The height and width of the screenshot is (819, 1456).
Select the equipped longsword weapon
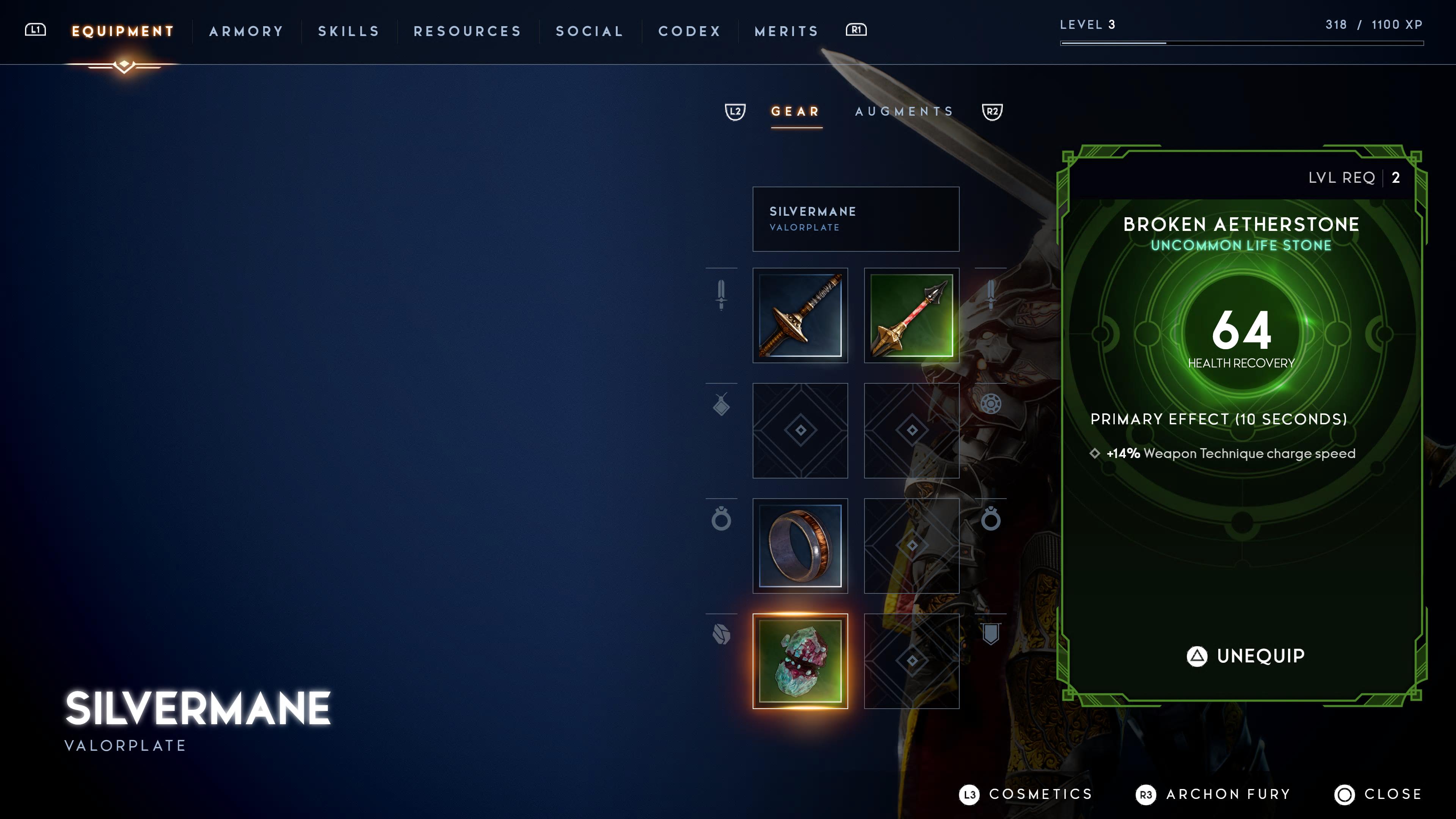point(800,317)
